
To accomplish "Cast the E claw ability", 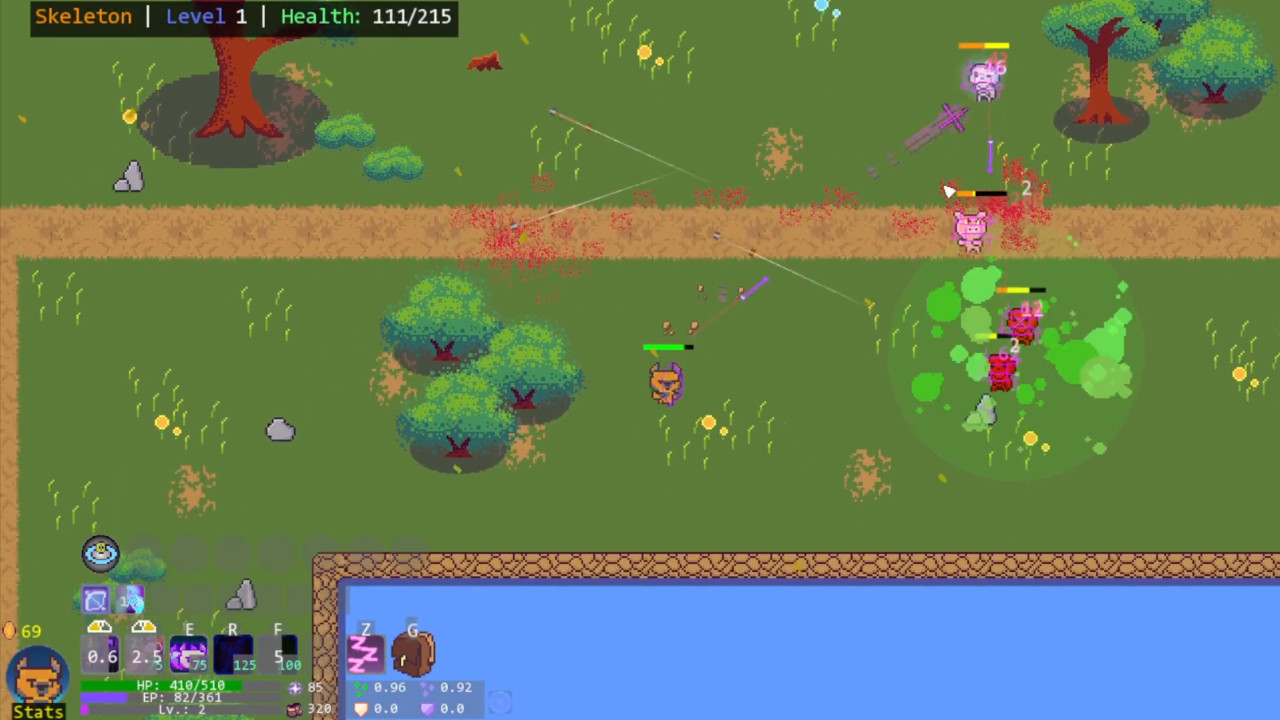I will (x=190, y=654).
